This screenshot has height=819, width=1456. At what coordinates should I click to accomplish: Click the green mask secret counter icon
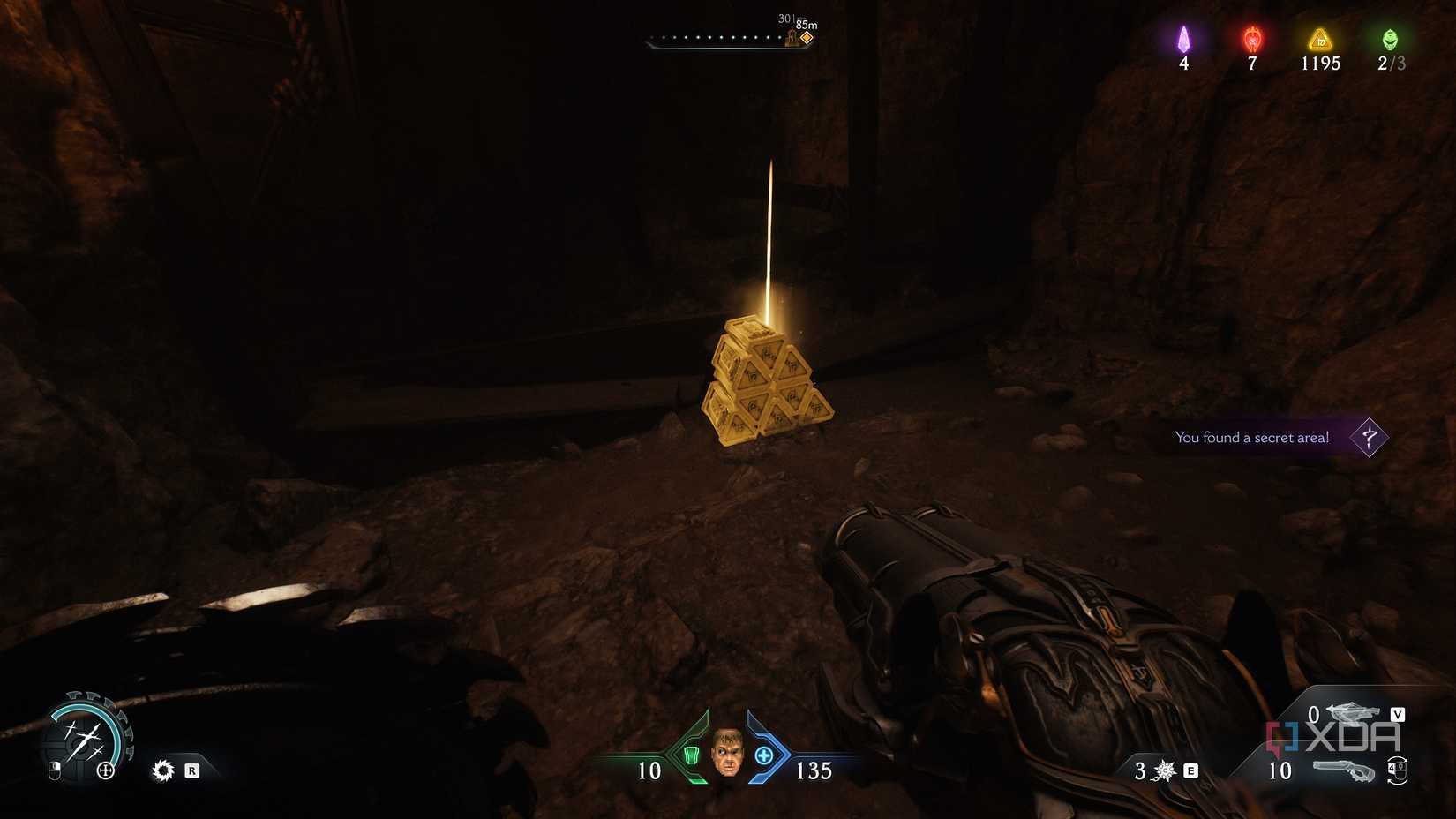[x=1392, y=40]
